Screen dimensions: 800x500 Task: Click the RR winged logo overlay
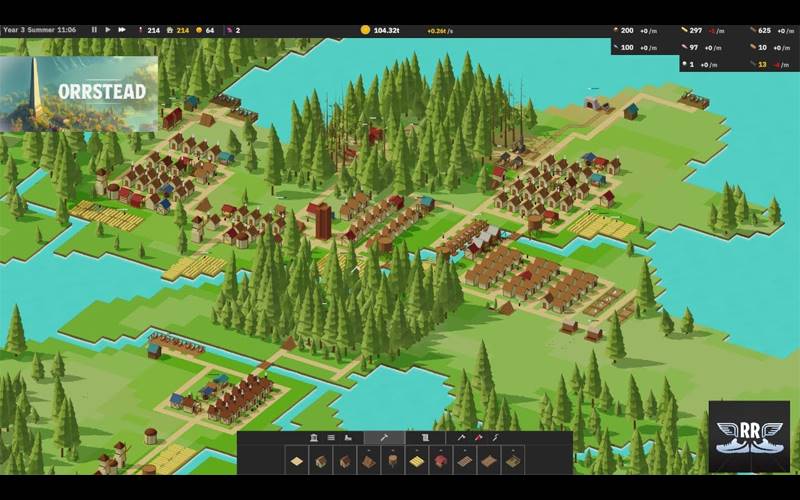[748, 437]
